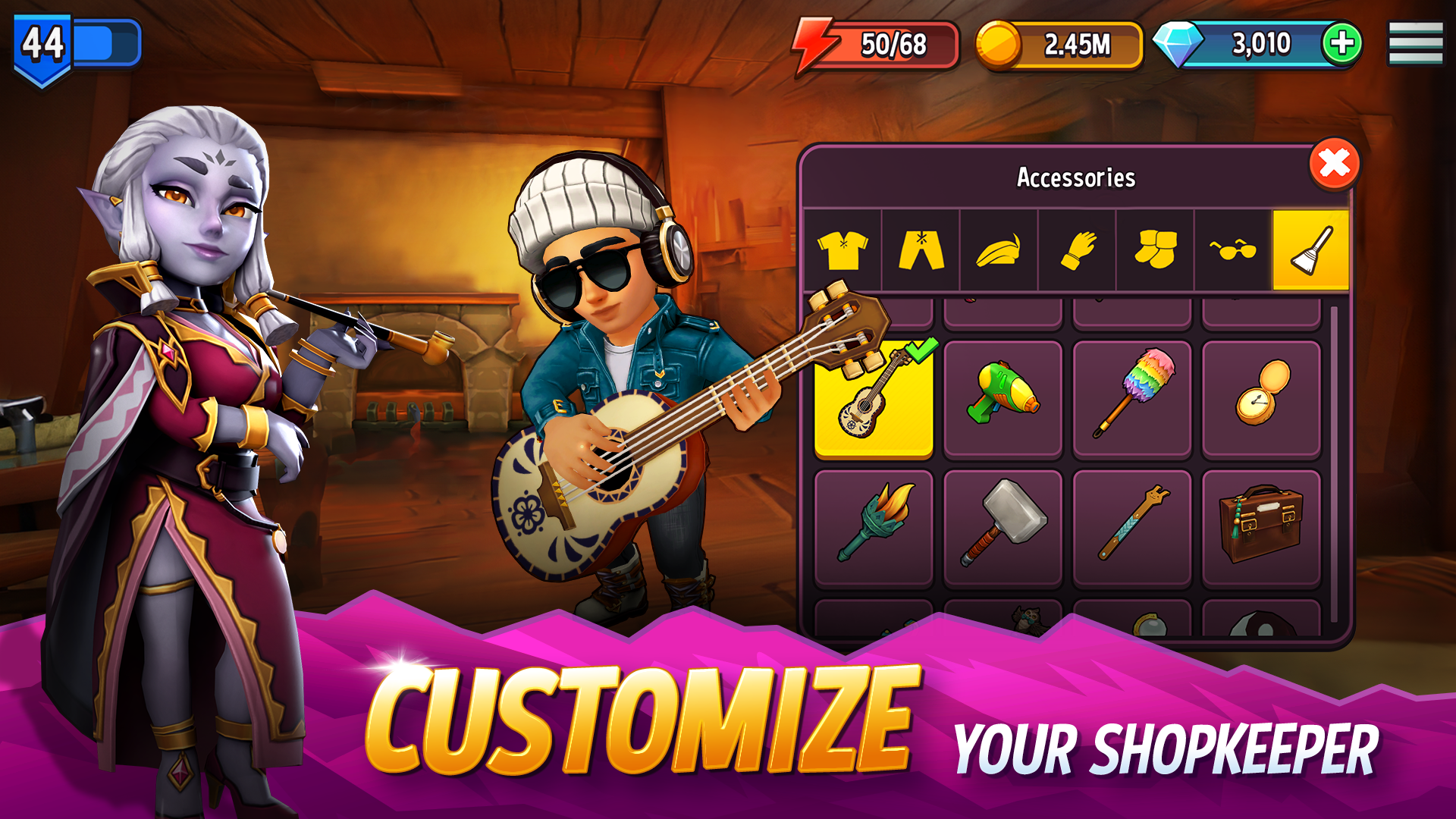The height and width of the screenshot is (819, 1456).
Task: Check the energy meter showing 50/68
Action: click(876, 43)
